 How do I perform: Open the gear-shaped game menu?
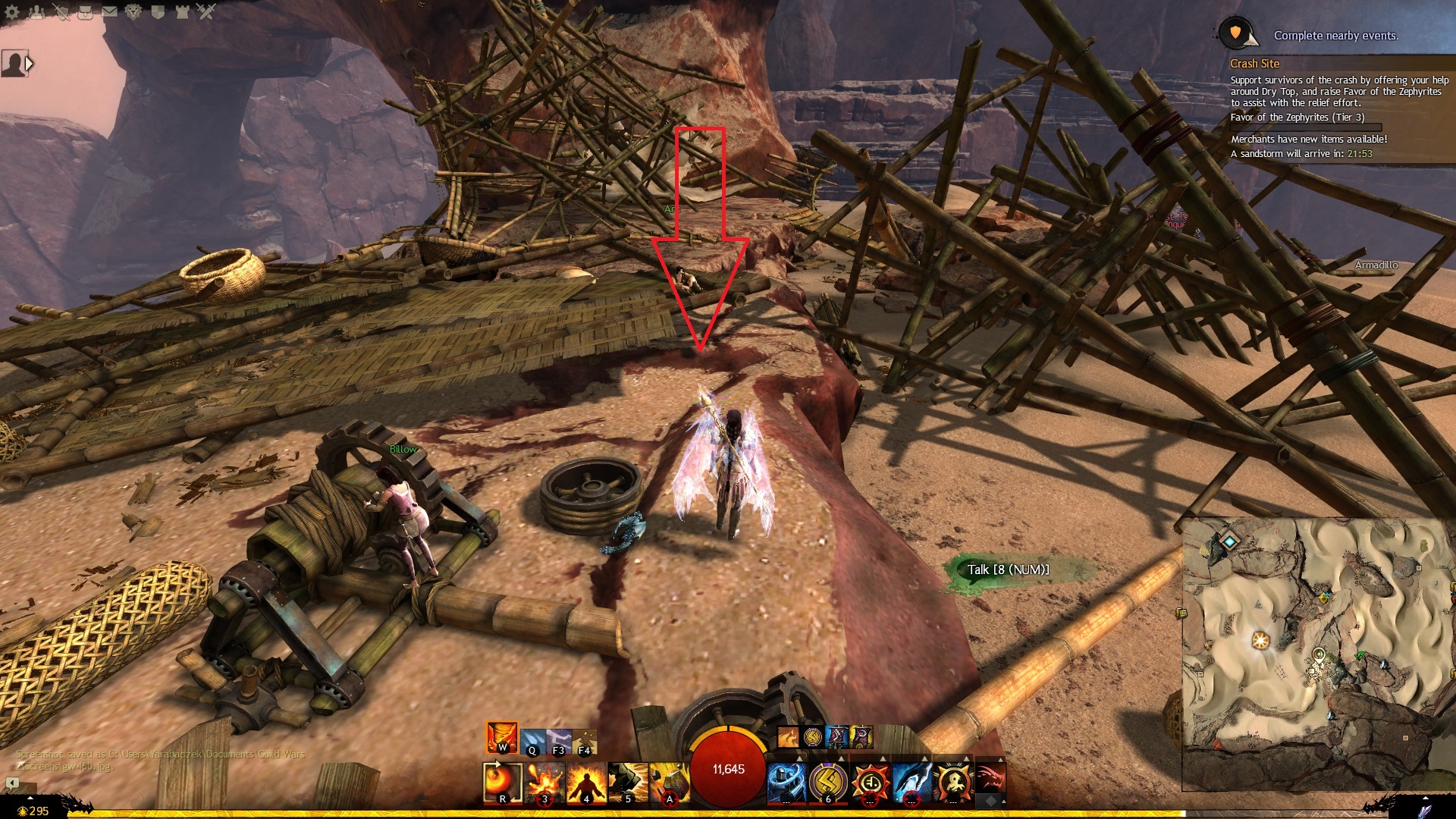pyautogui.click(x=11, y=12)
